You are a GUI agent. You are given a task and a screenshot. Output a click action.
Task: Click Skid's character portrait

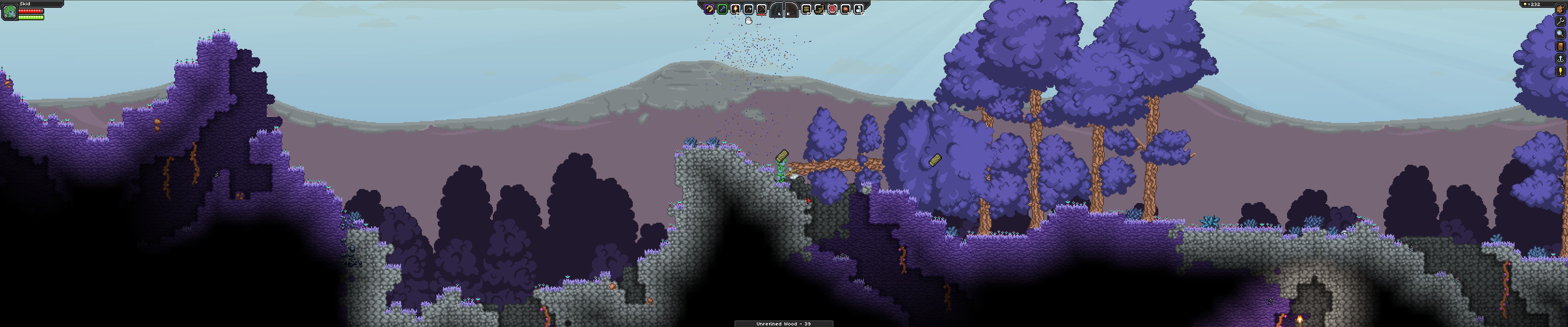click(10, 12)
